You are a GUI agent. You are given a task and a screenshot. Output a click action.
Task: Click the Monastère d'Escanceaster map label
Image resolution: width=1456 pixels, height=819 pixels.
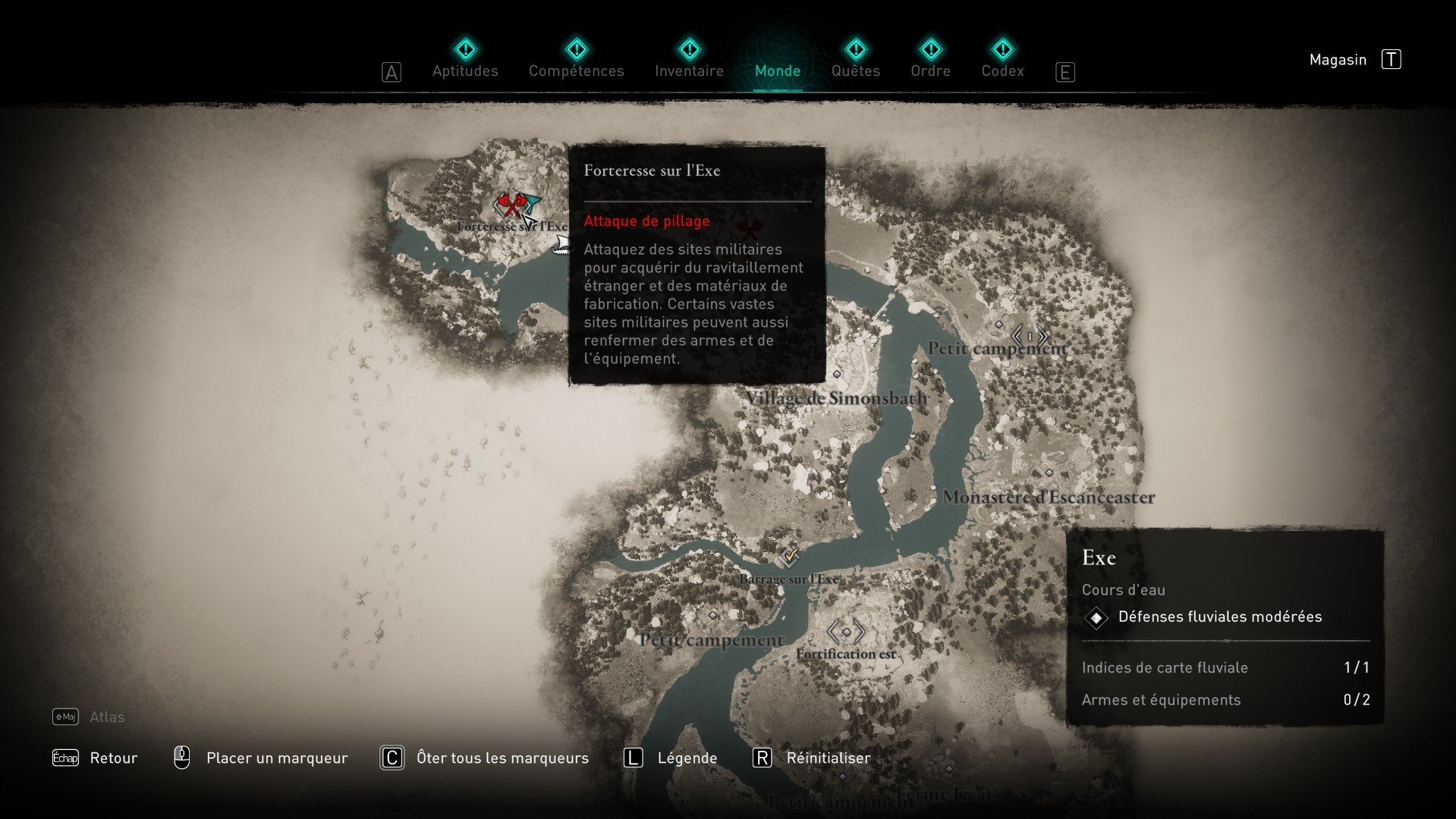1049,497
